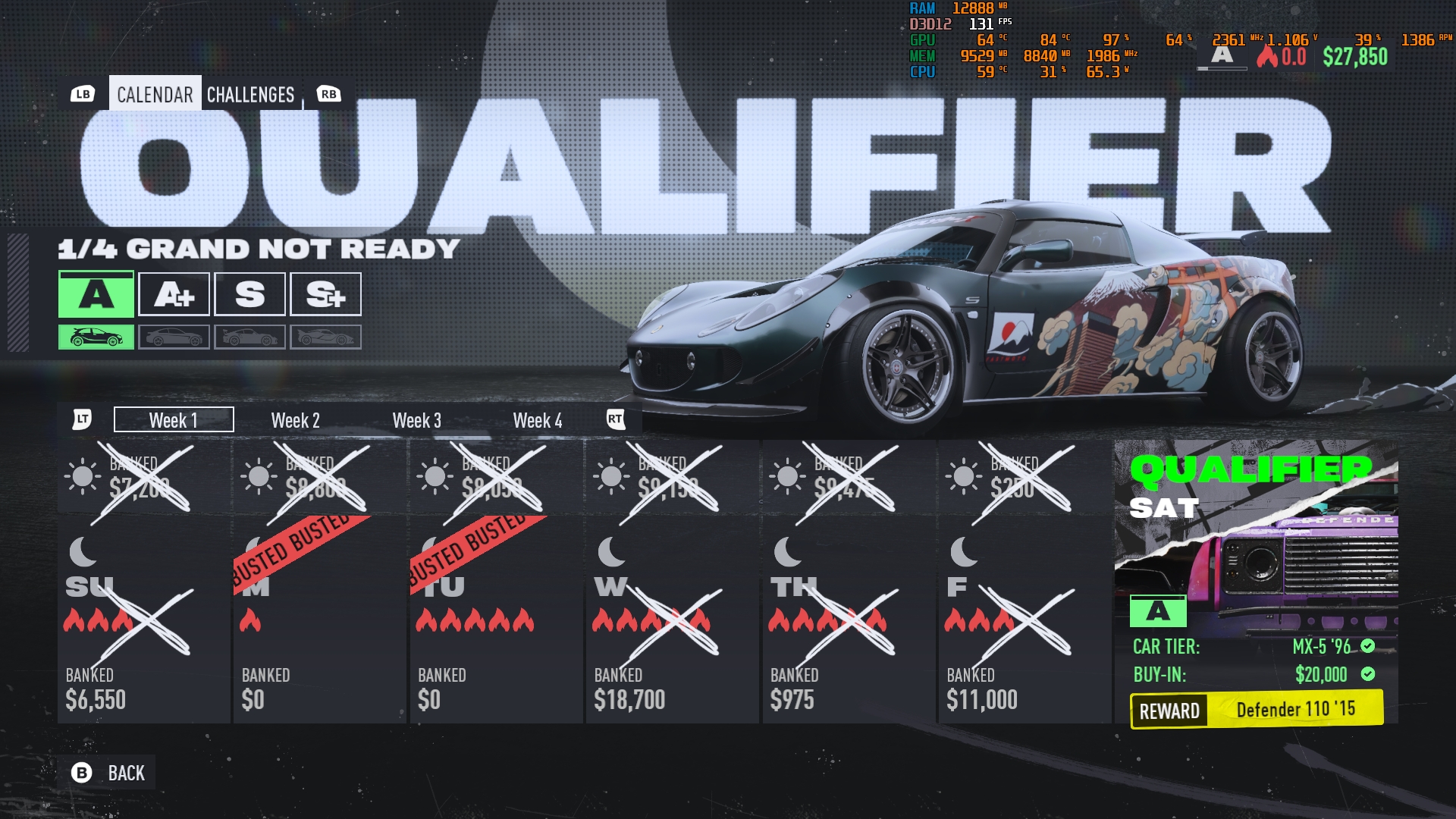Image resolution: width=1456 pixels, height=819 pixels.
Task: View the Week 4 calendar
Action: (538, 420)
